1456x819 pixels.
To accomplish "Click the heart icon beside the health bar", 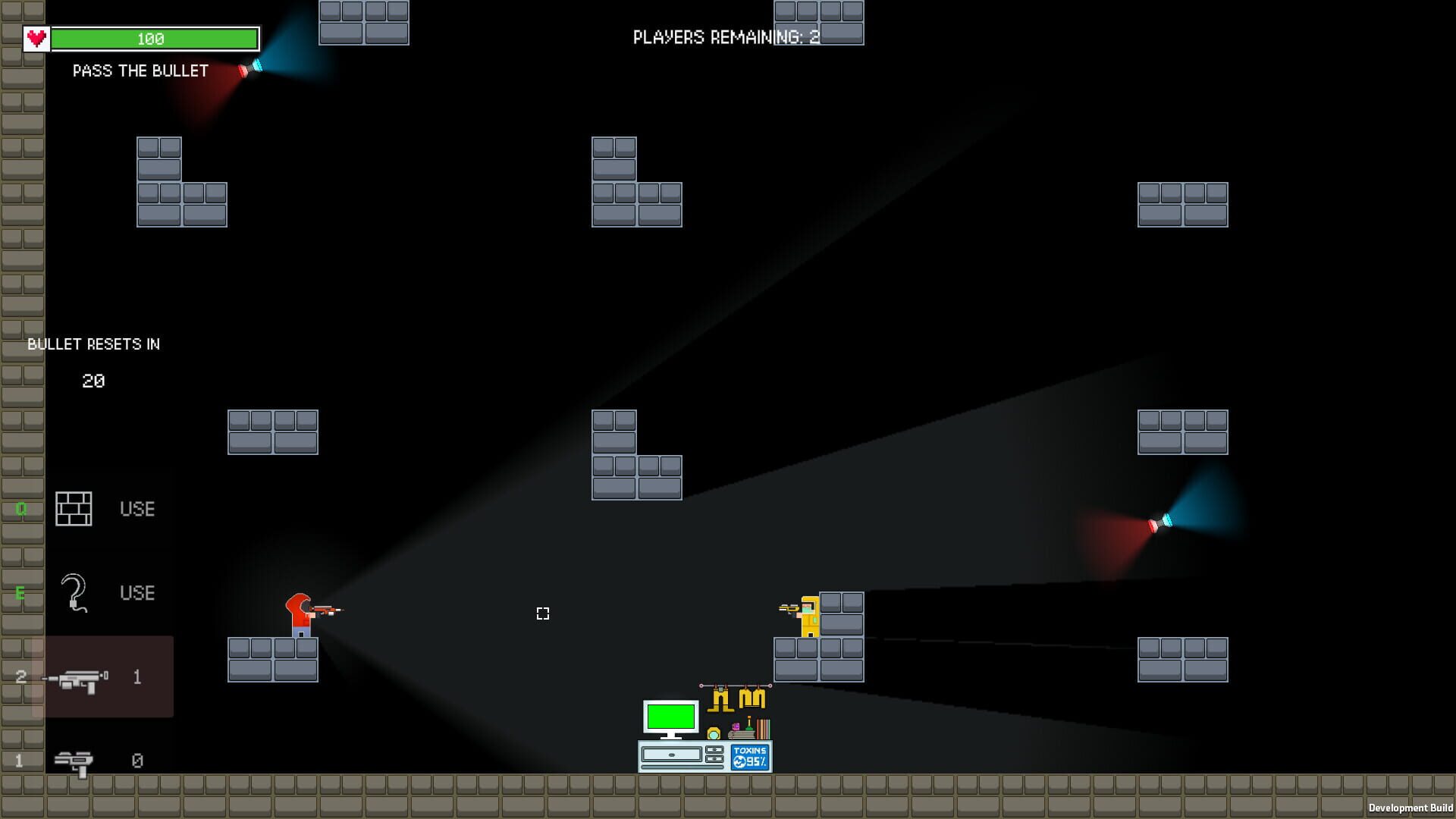I will click(35, 36).
